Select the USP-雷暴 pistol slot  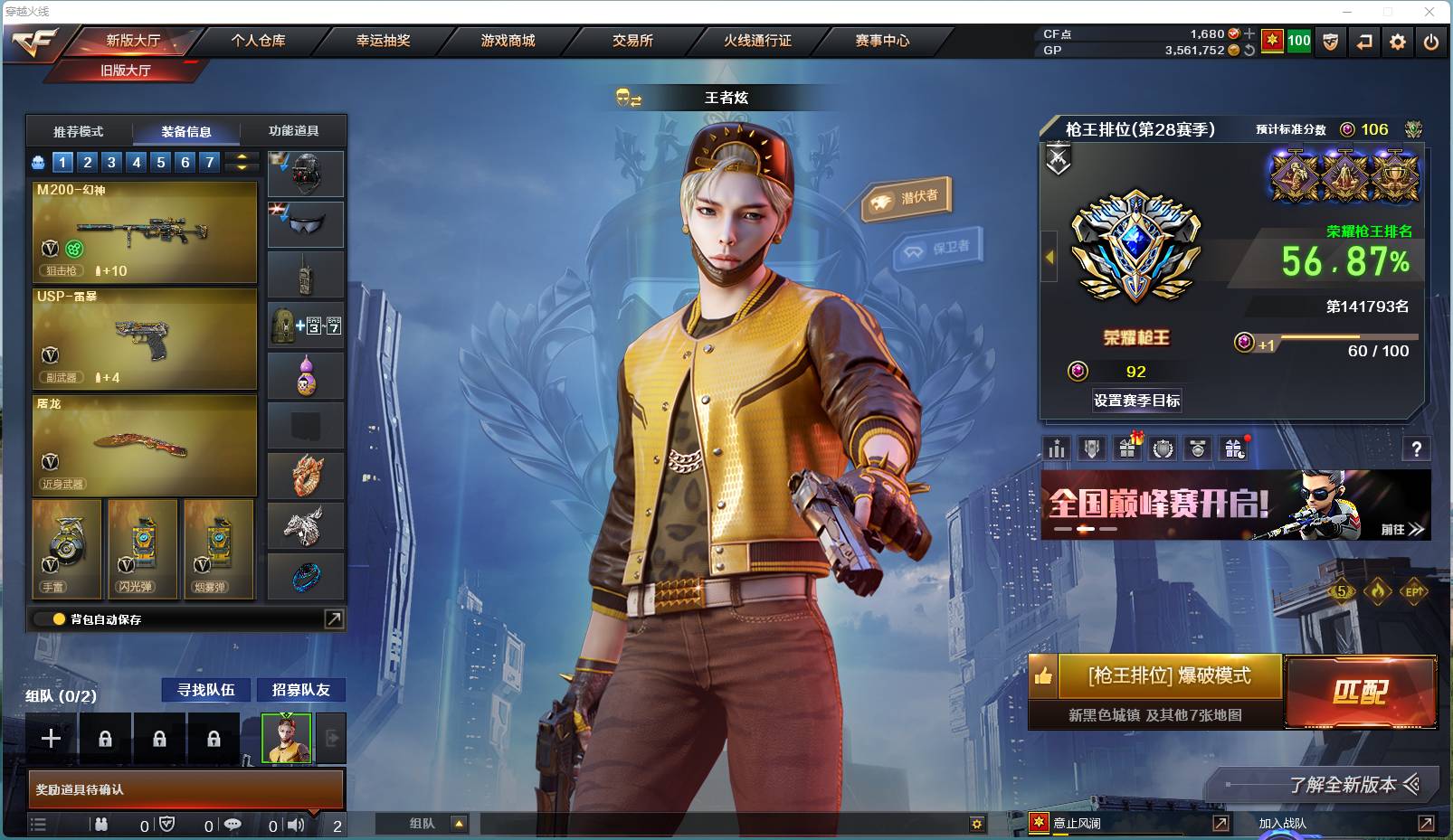[145, 339]
